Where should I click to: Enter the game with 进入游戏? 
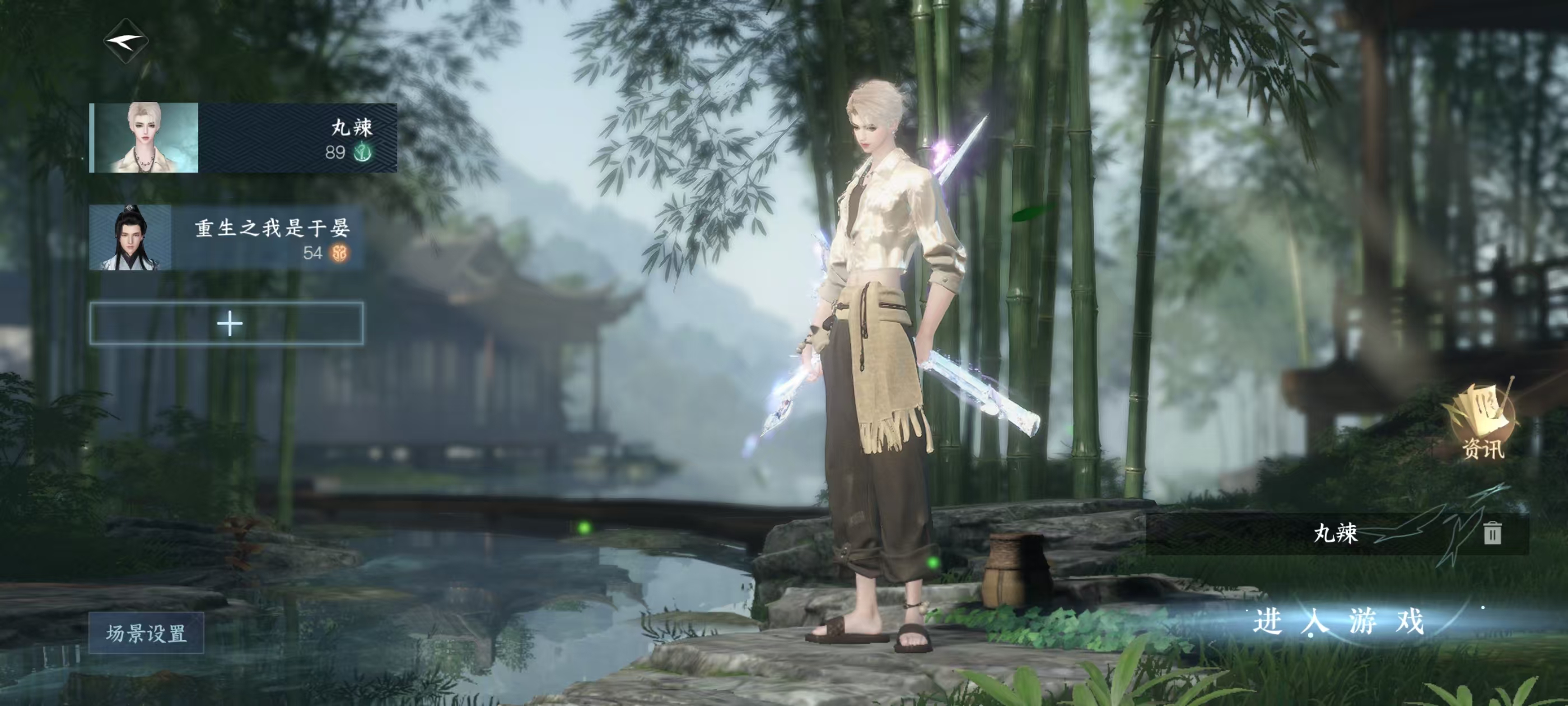(1338, 622)
